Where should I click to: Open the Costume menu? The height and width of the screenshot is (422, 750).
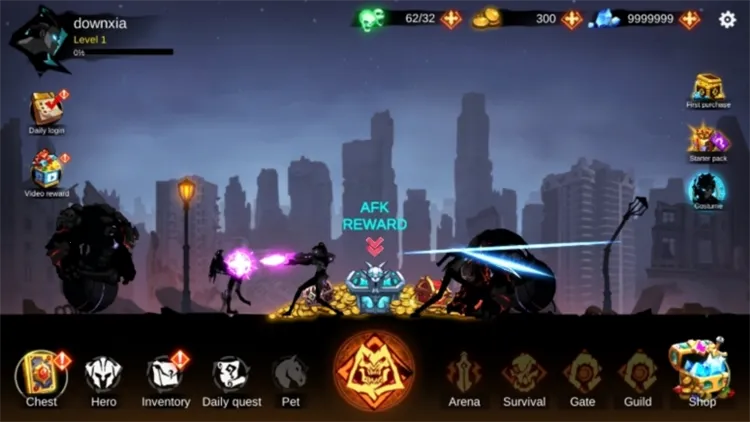pos(707,190)
